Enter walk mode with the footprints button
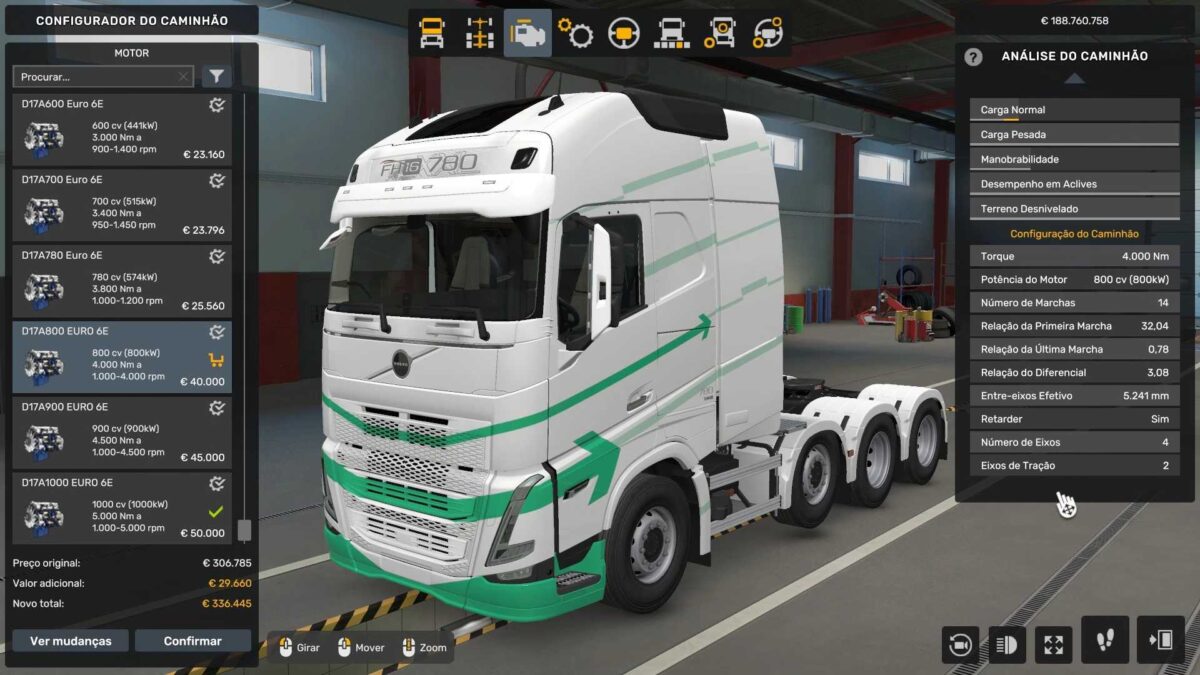This screenshot has height=675, width=1200. (1105, 640)
